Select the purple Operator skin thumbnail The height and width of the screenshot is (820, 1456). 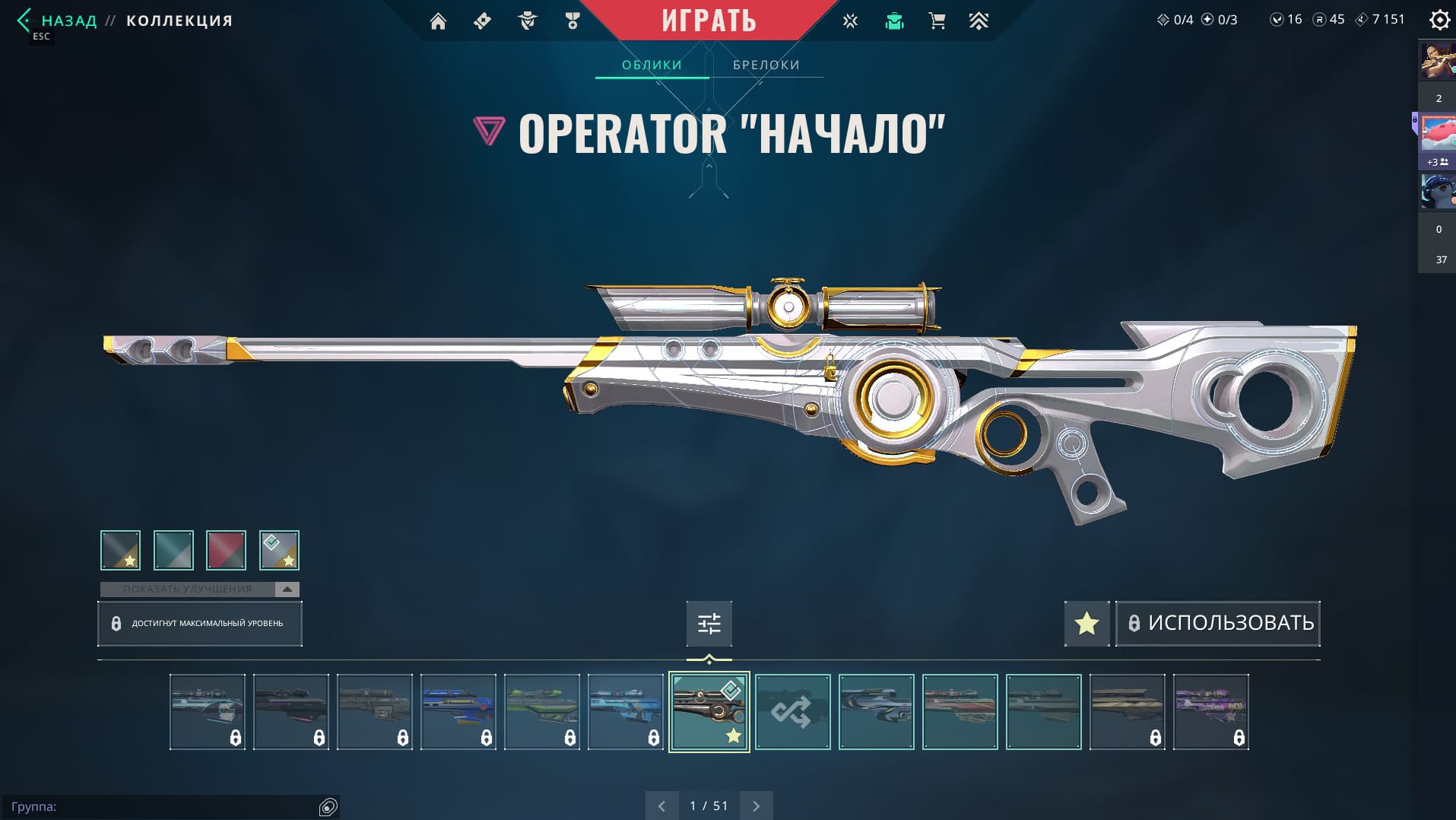(1210, 712)
